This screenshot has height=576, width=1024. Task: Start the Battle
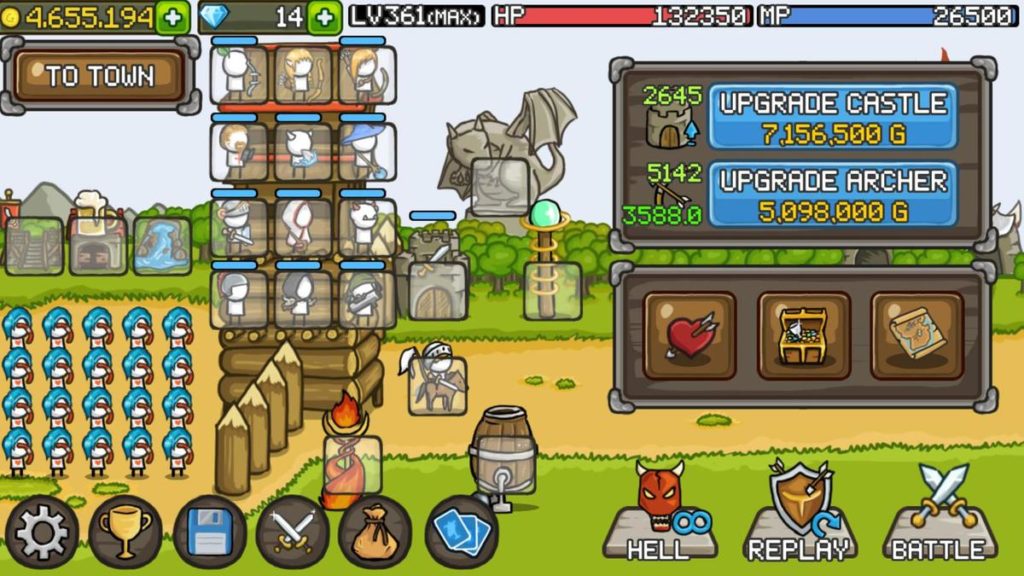tap(939, 512)
